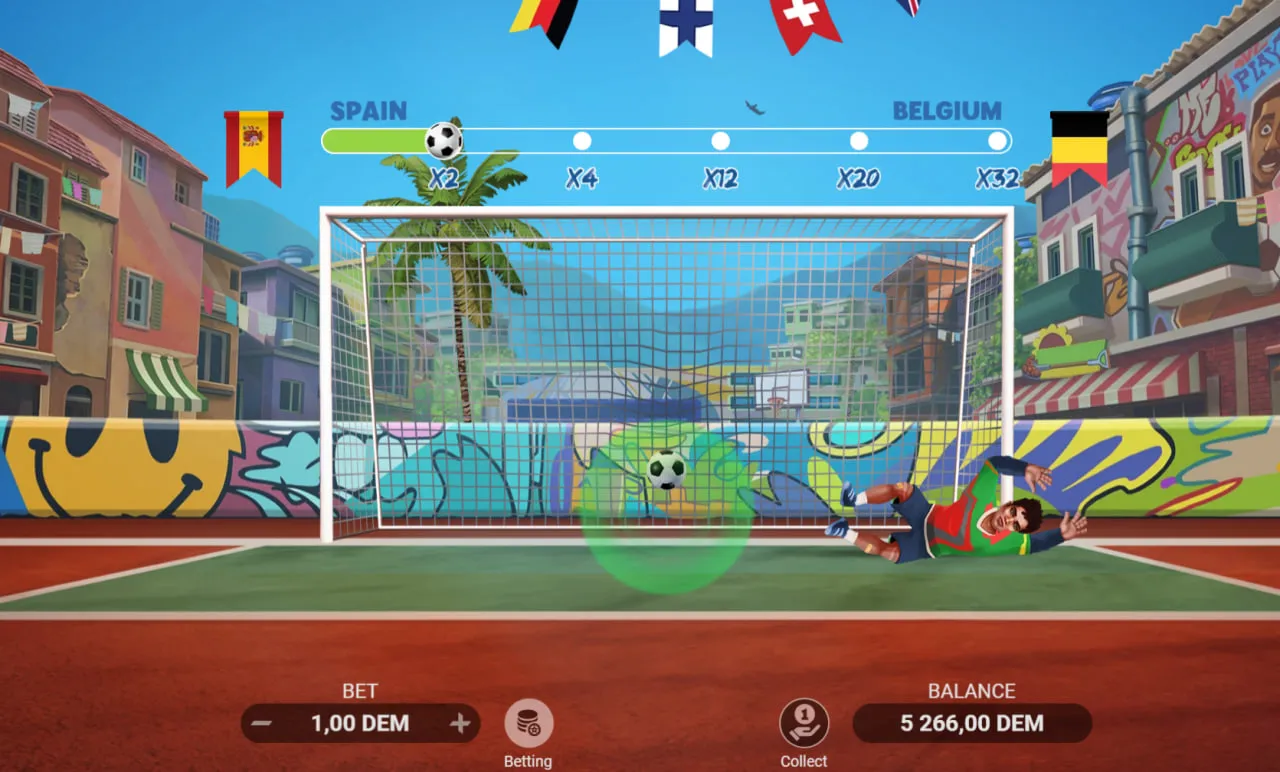Image resolution: width=1280 pixels, height=772 pixels.
Task: Select the X32 multiplier dot
Action: (x=996, y=141)
